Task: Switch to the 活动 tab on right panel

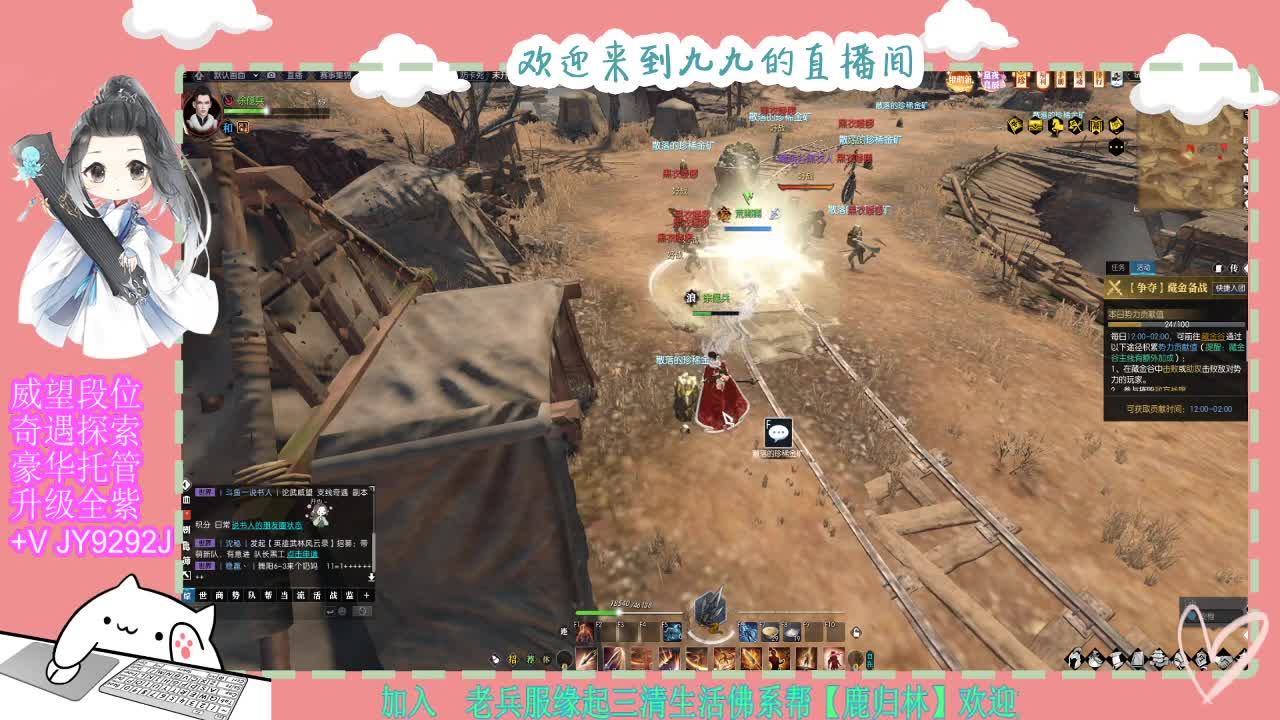Action: pos(1143,267)
